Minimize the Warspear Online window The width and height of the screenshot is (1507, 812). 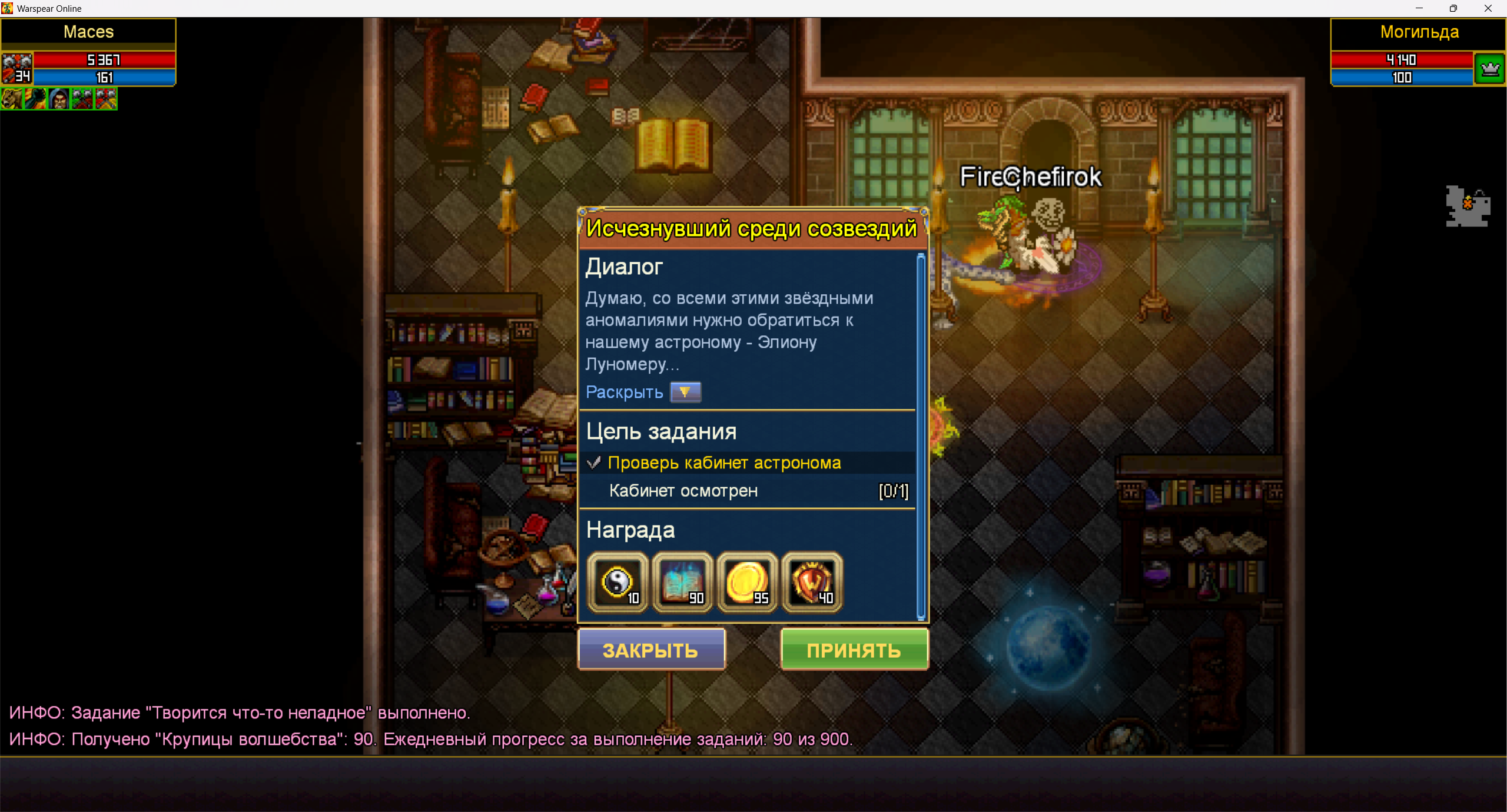click(x=1419, y=8)
